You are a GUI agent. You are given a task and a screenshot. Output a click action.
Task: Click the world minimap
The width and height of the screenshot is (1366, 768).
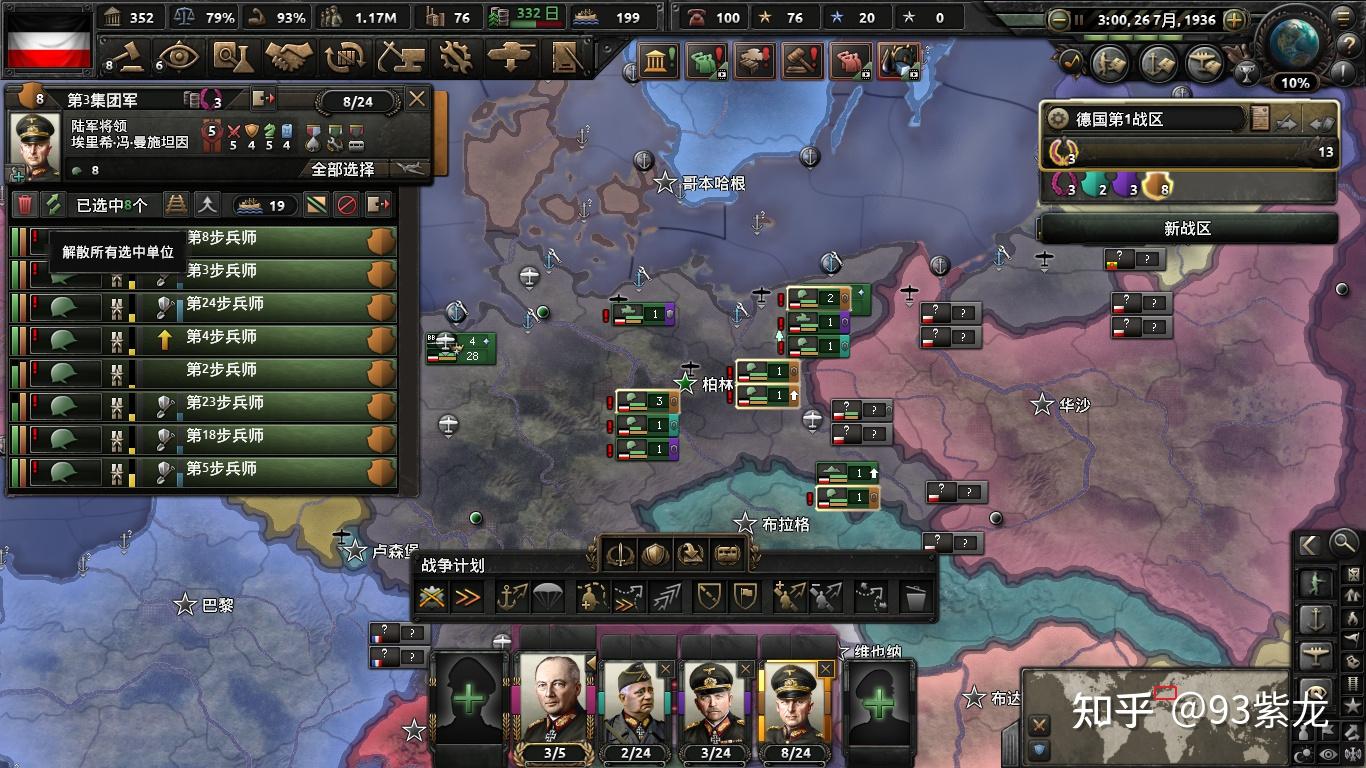point(1170,716)
